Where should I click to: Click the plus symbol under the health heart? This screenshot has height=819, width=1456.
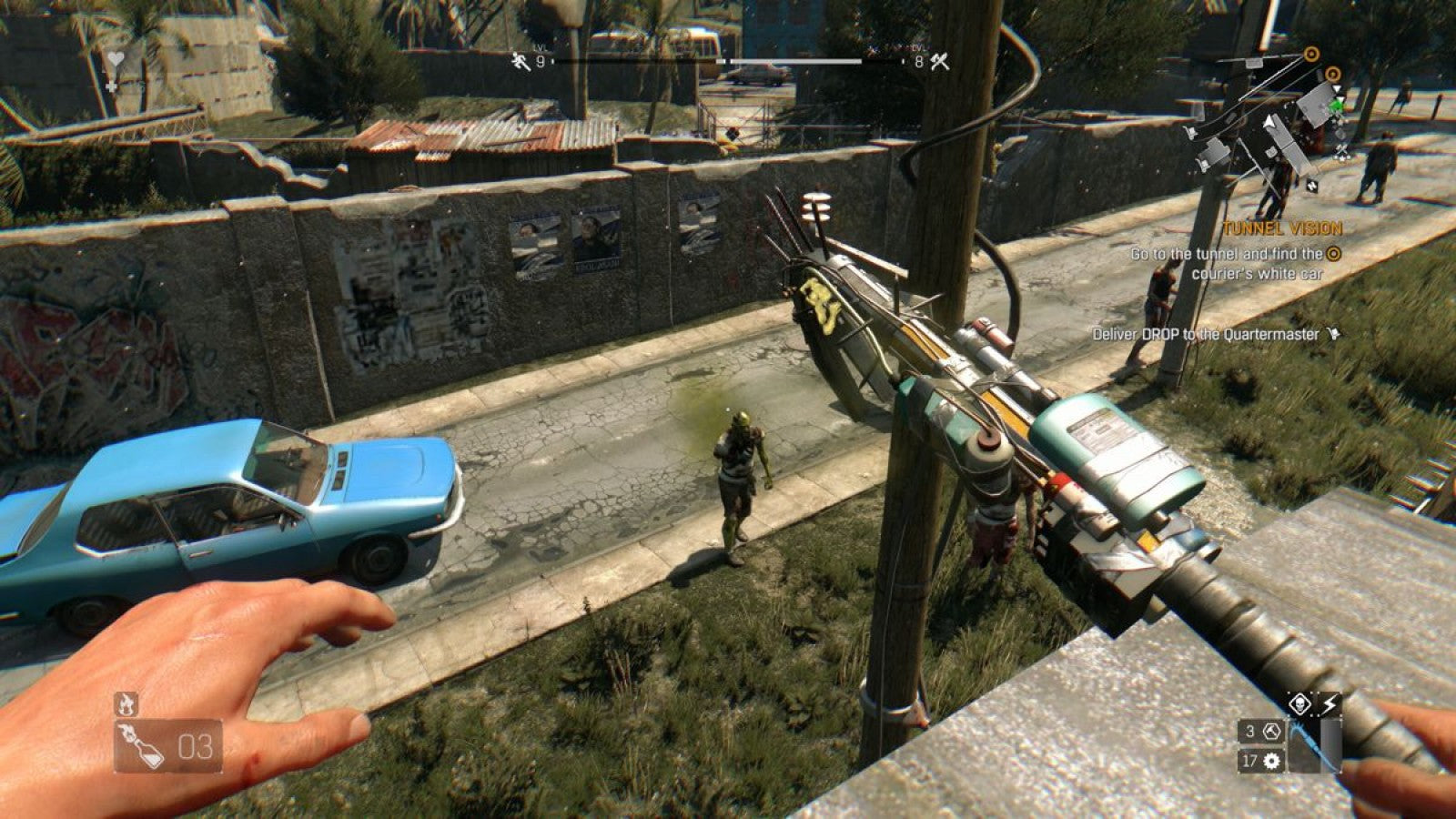click(111, 86)
